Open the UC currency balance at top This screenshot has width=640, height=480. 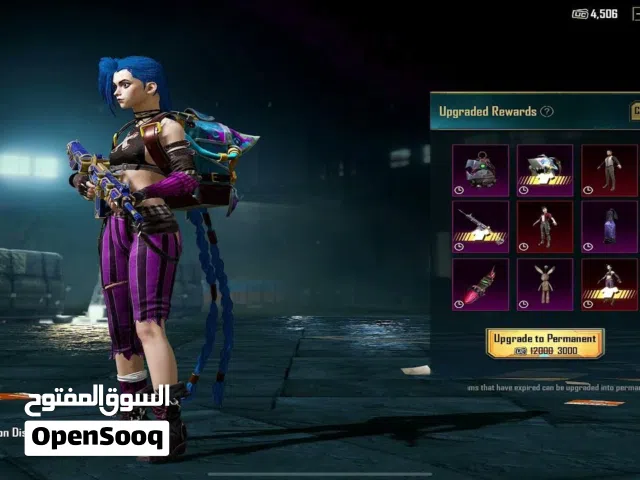pyautogui.click(x=596, y=13)
